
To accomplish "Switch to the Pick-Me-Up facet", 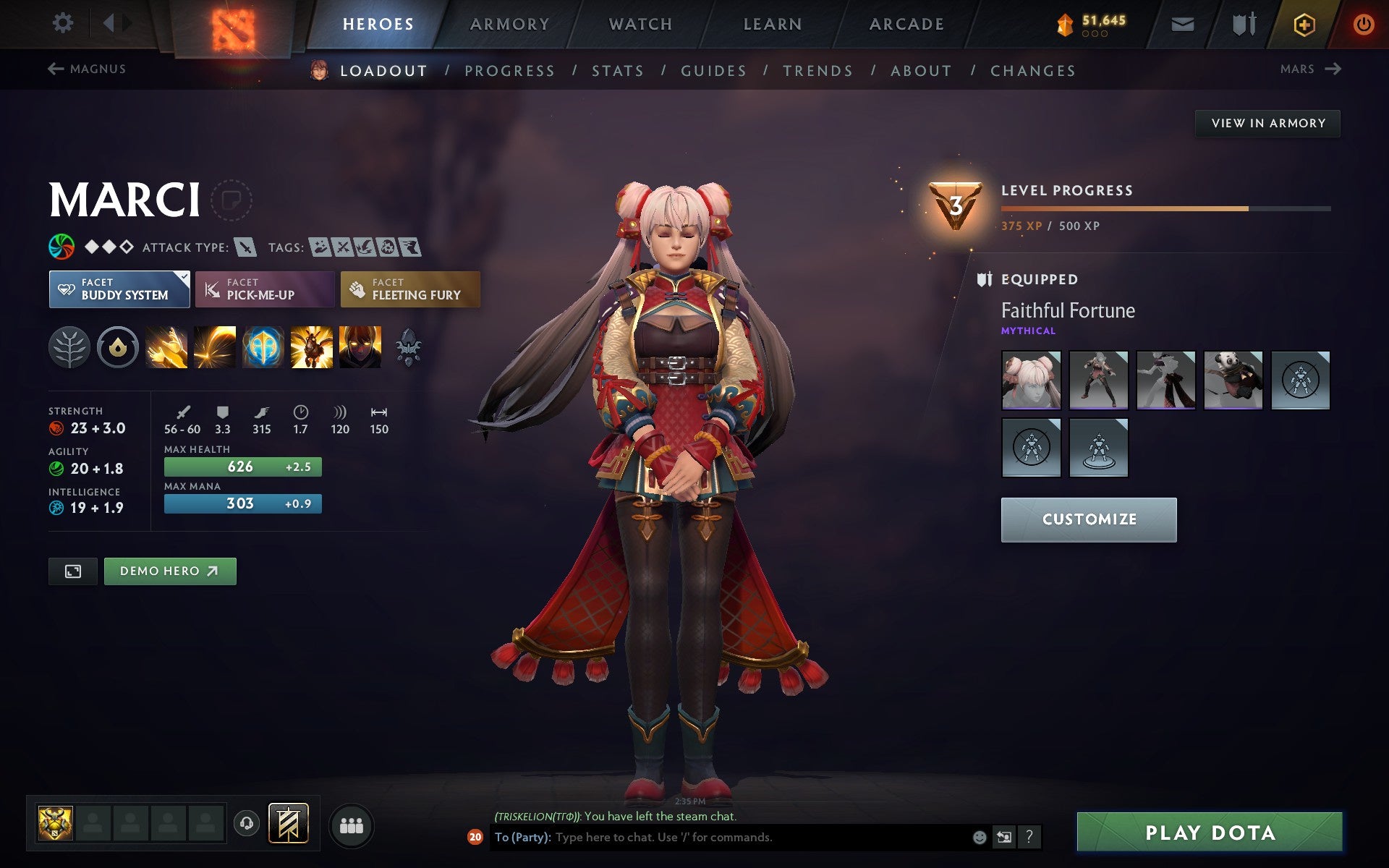I will click(x=264, y=289).
